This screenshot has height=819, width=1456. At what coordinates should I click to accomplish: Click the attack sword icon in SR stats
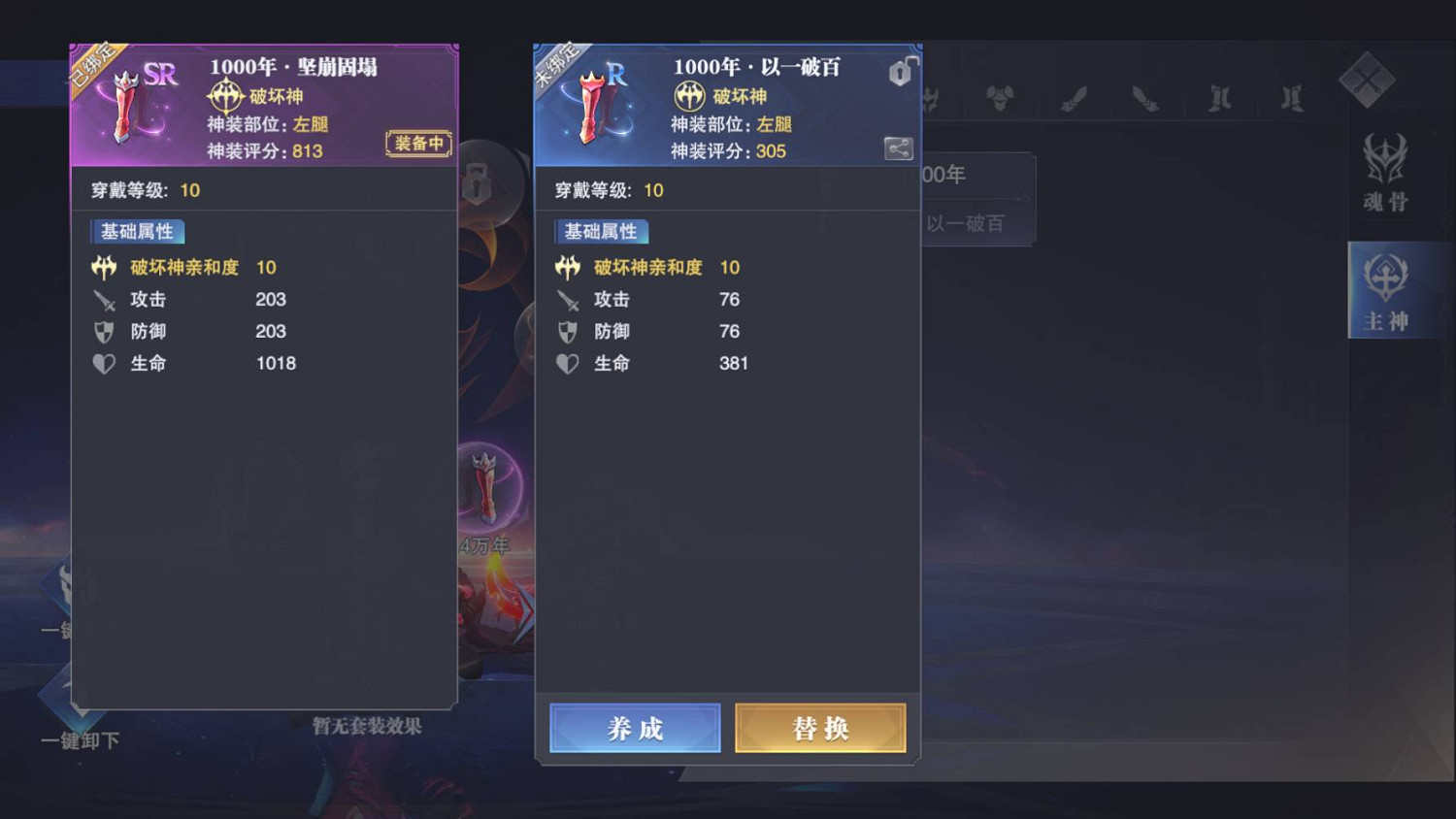[105, 300]
